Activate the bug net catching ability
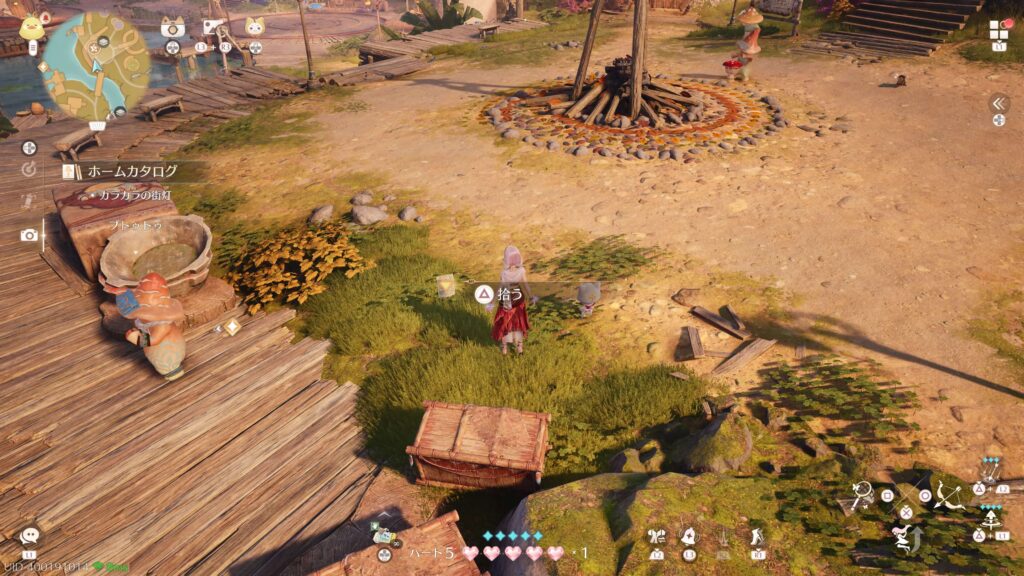 860,495
